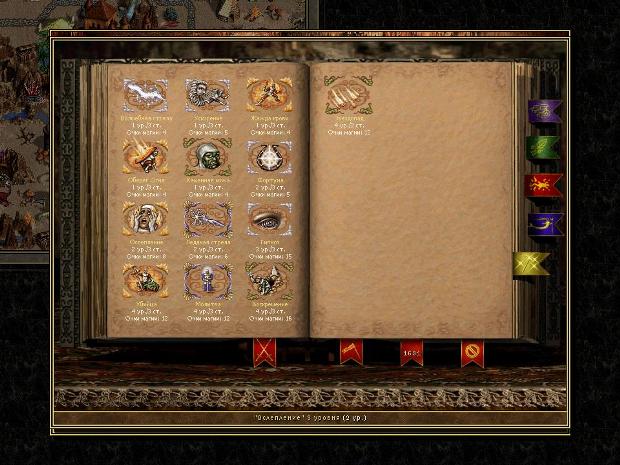Switch to the purple Air Magic bookmark

point(544,111)
